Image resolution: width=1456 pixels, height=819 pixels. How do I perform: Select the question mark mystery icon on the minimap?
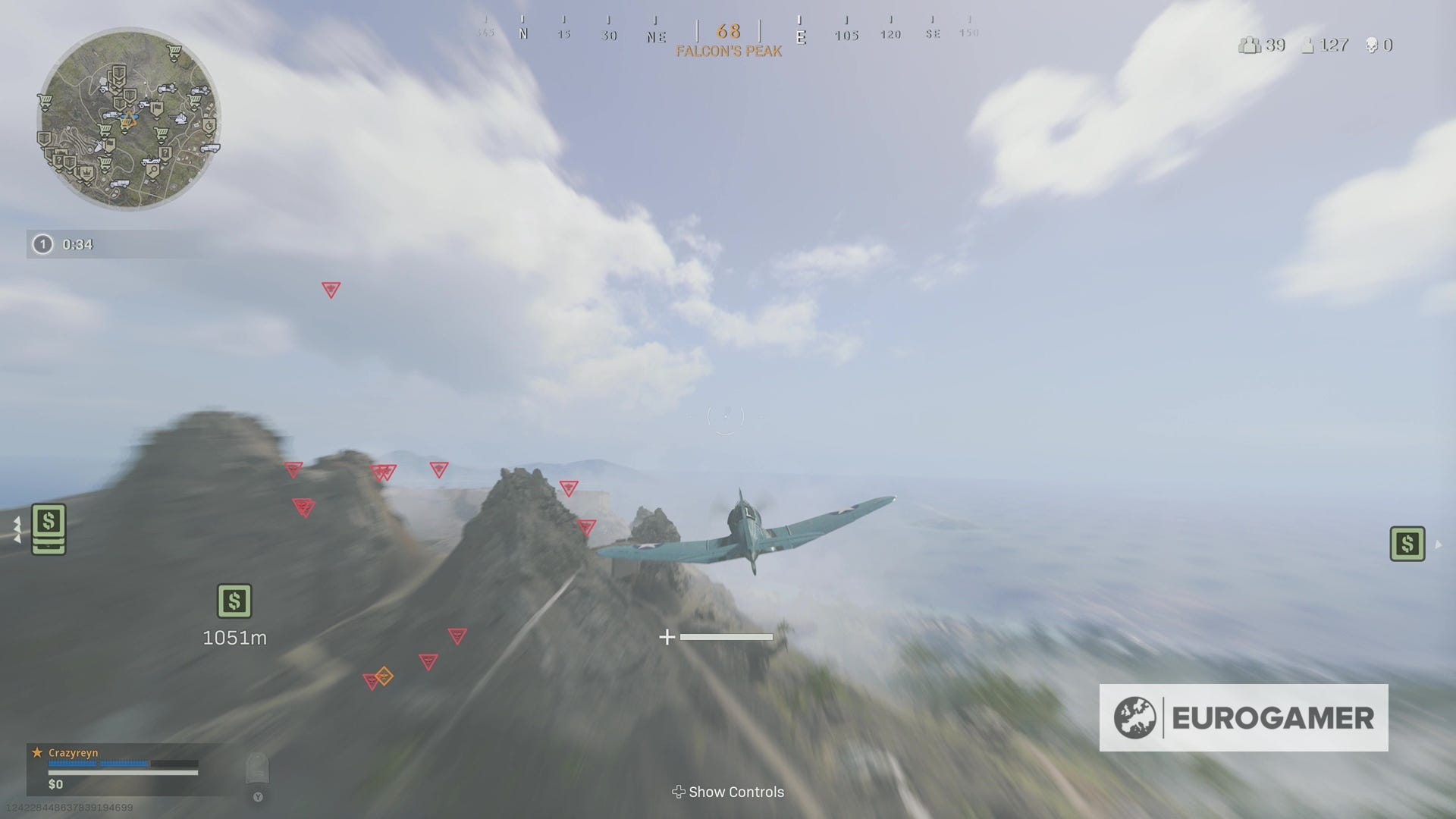[165, 153]
